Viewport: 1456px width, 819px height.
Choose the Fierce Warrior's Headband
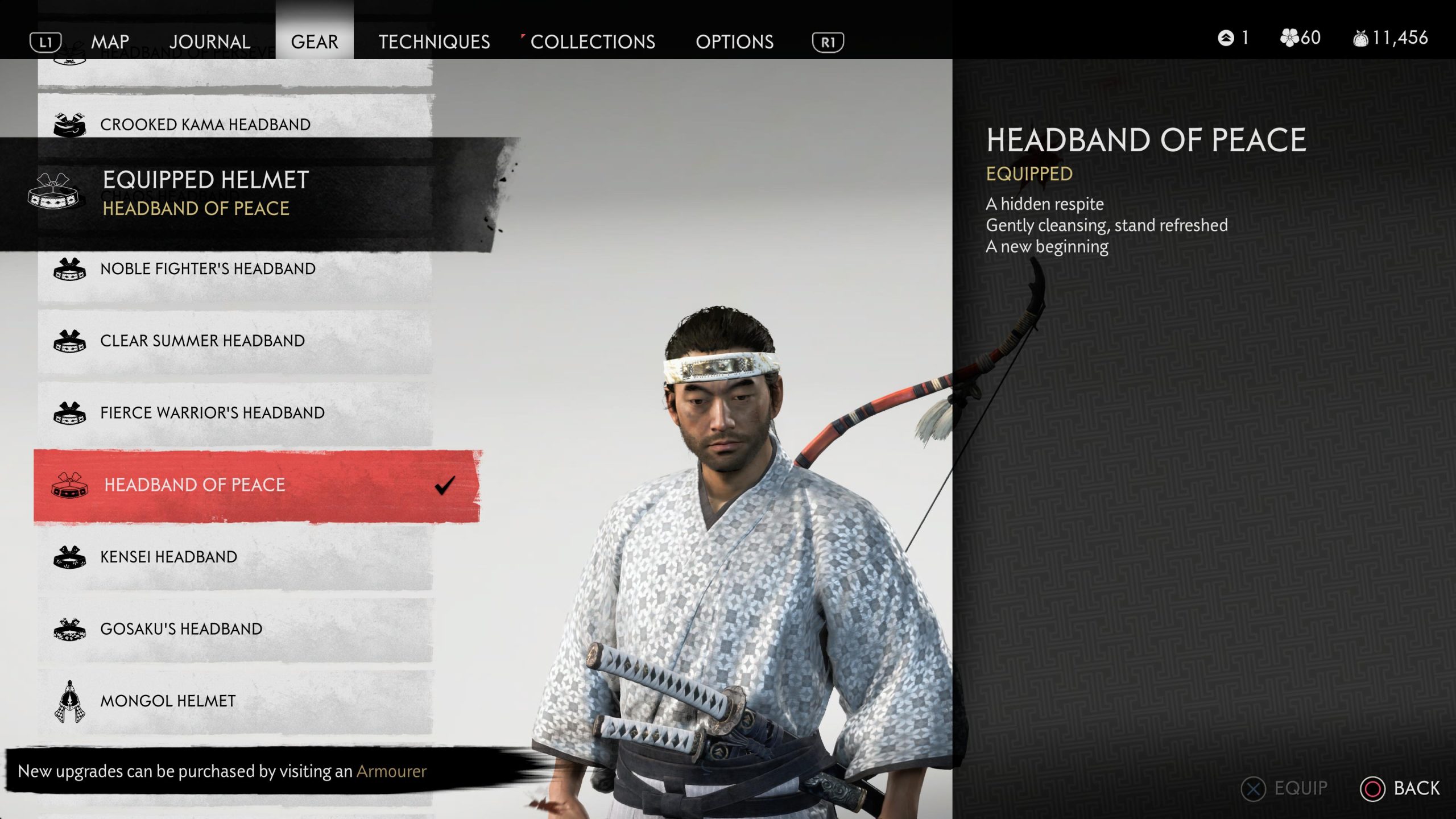[212, 413]
